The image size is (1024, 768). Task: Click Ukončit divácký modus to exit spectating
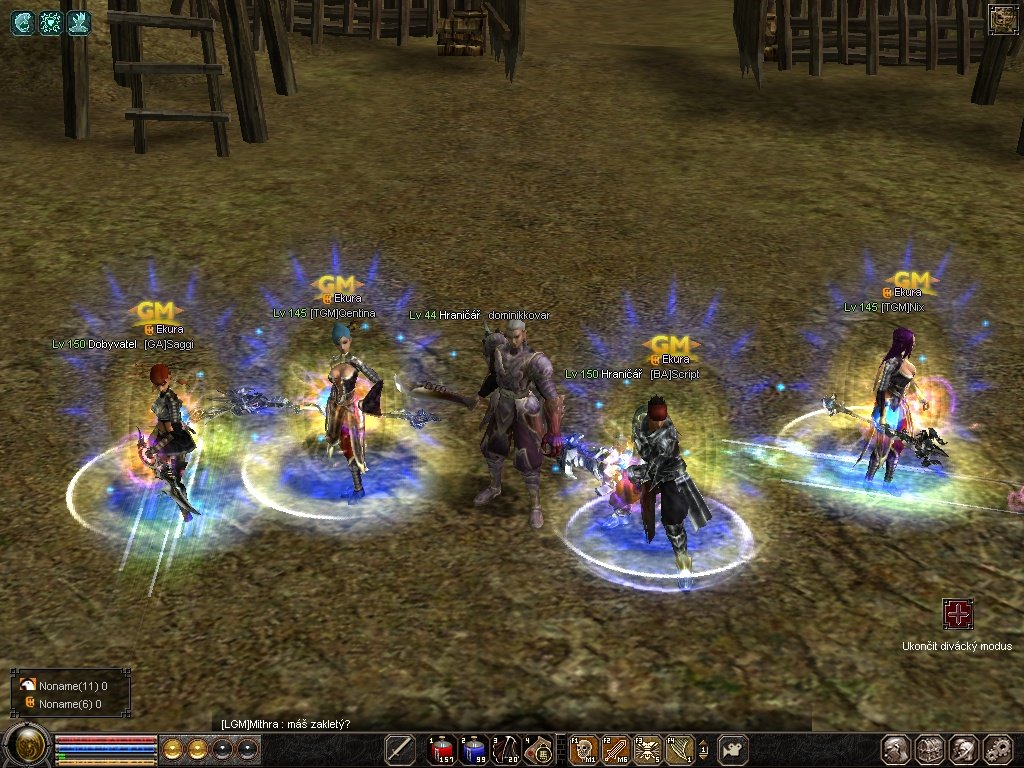957,614
